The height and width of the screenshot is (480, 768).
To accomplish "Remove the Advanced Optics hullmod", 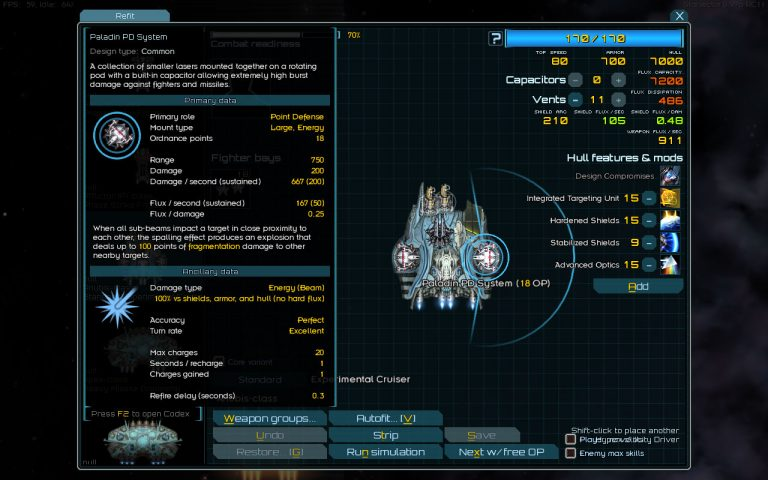I will pos(649,264).
